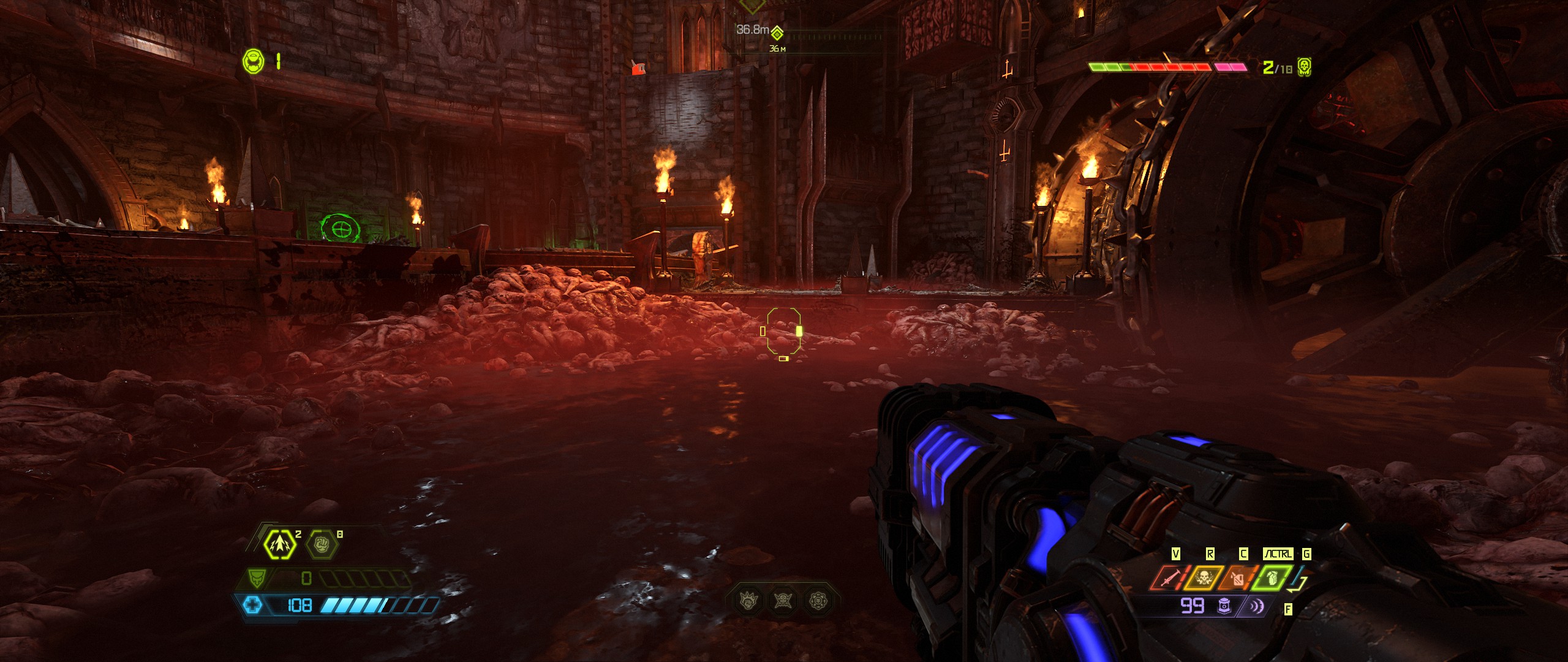Click the demon skull kill counter icon

1304,67
